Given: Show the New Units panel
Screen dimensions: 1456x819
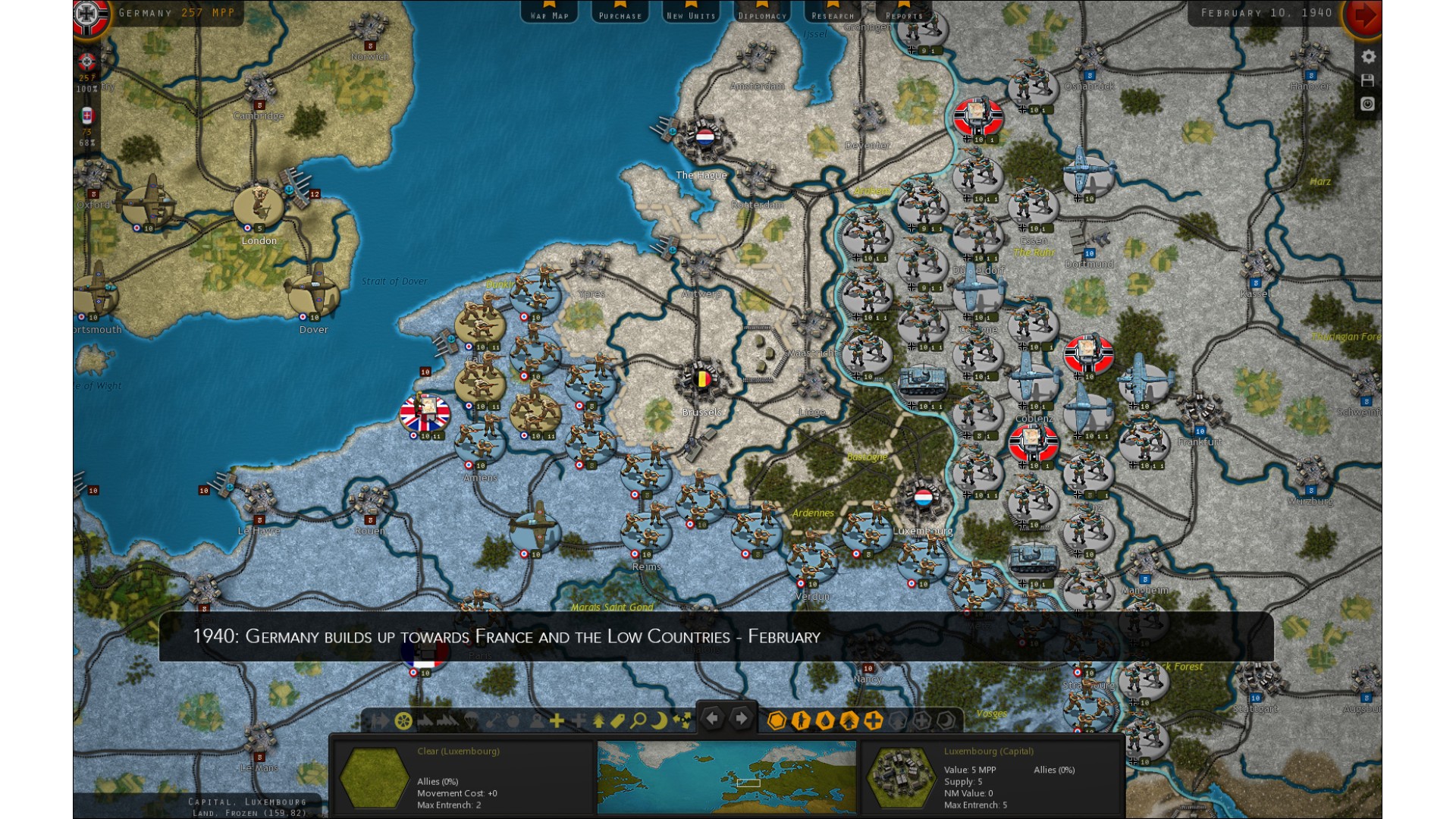Looking at the screenshot, I should coord(690,13).
